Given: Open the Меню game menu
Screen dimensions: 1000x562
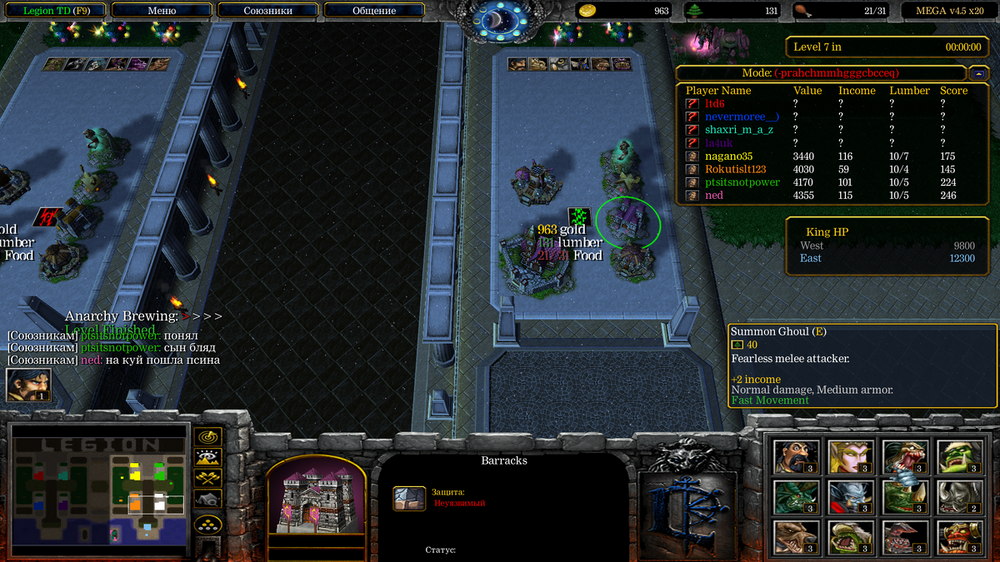Looking at the screenshot, I should coord(160,10).
